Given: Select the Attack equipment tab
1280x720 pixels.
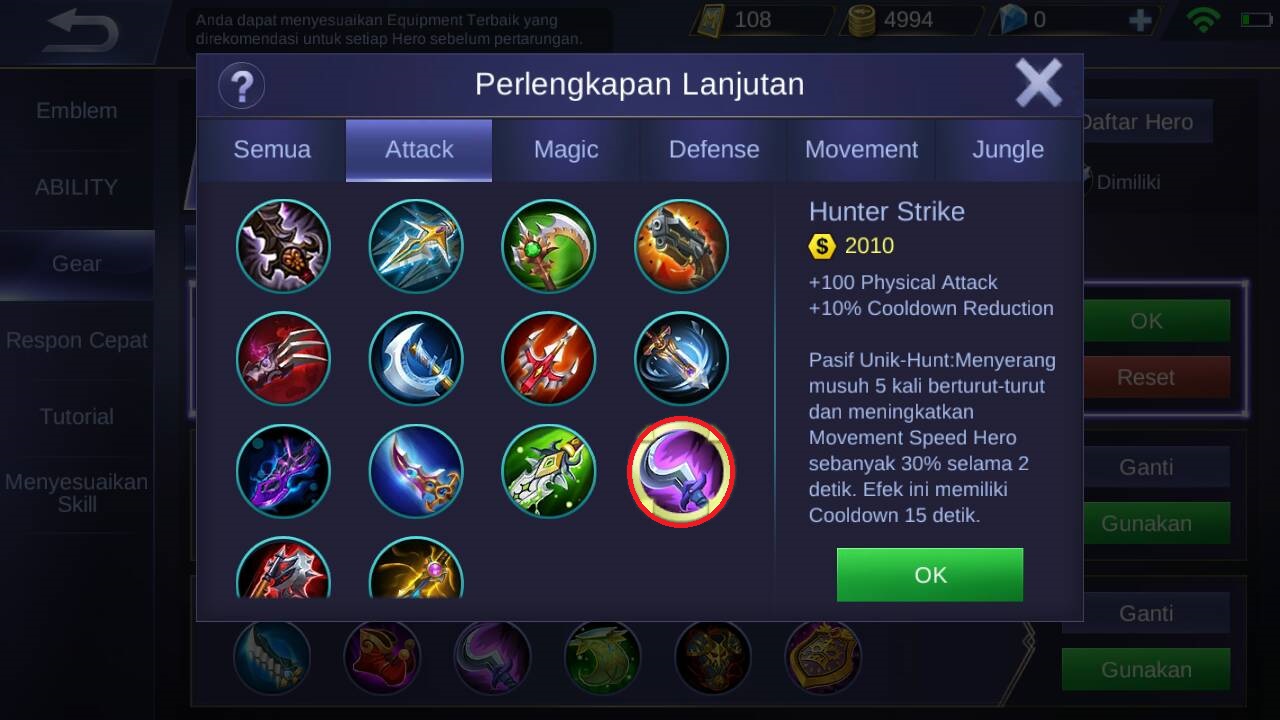Looking at the screenshot, I should pyautogui.click(x=419, y=150).
